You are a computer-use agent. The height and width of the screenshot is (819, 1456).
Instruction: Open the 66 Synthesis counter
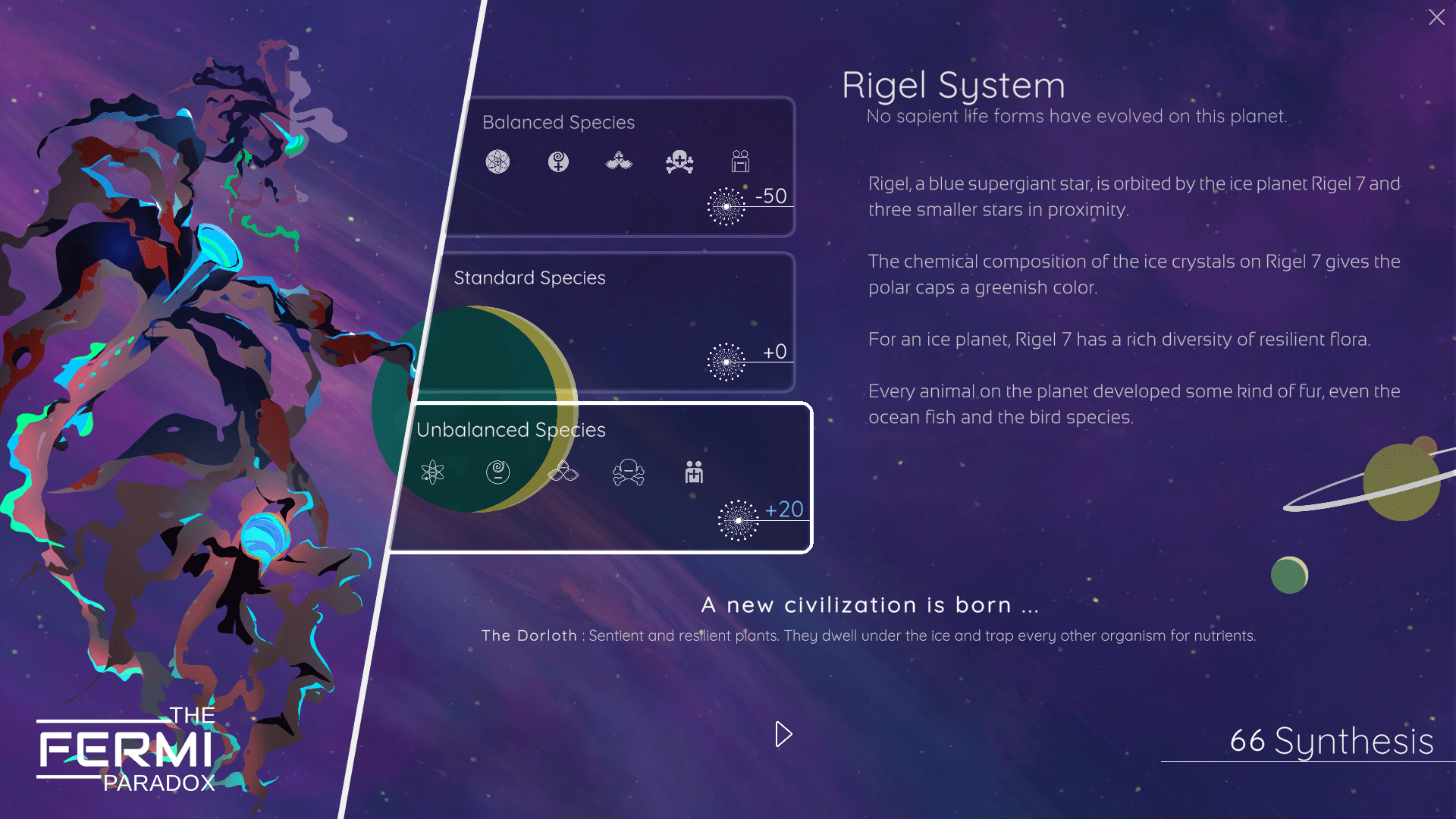1330,742
